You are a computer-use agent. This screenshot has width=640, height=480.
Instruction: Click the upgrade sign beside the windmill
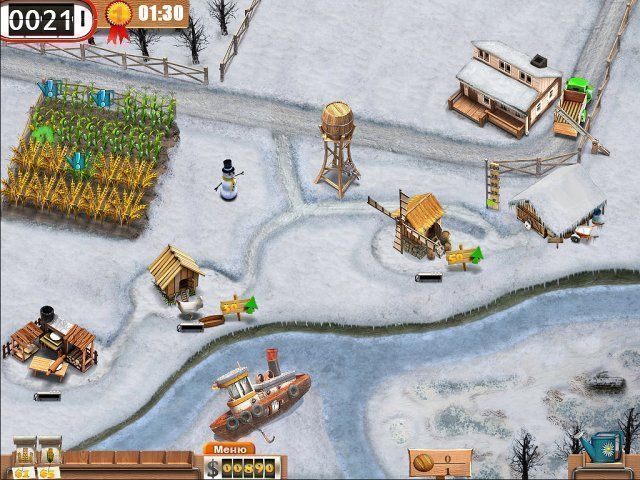click(462, 256)
